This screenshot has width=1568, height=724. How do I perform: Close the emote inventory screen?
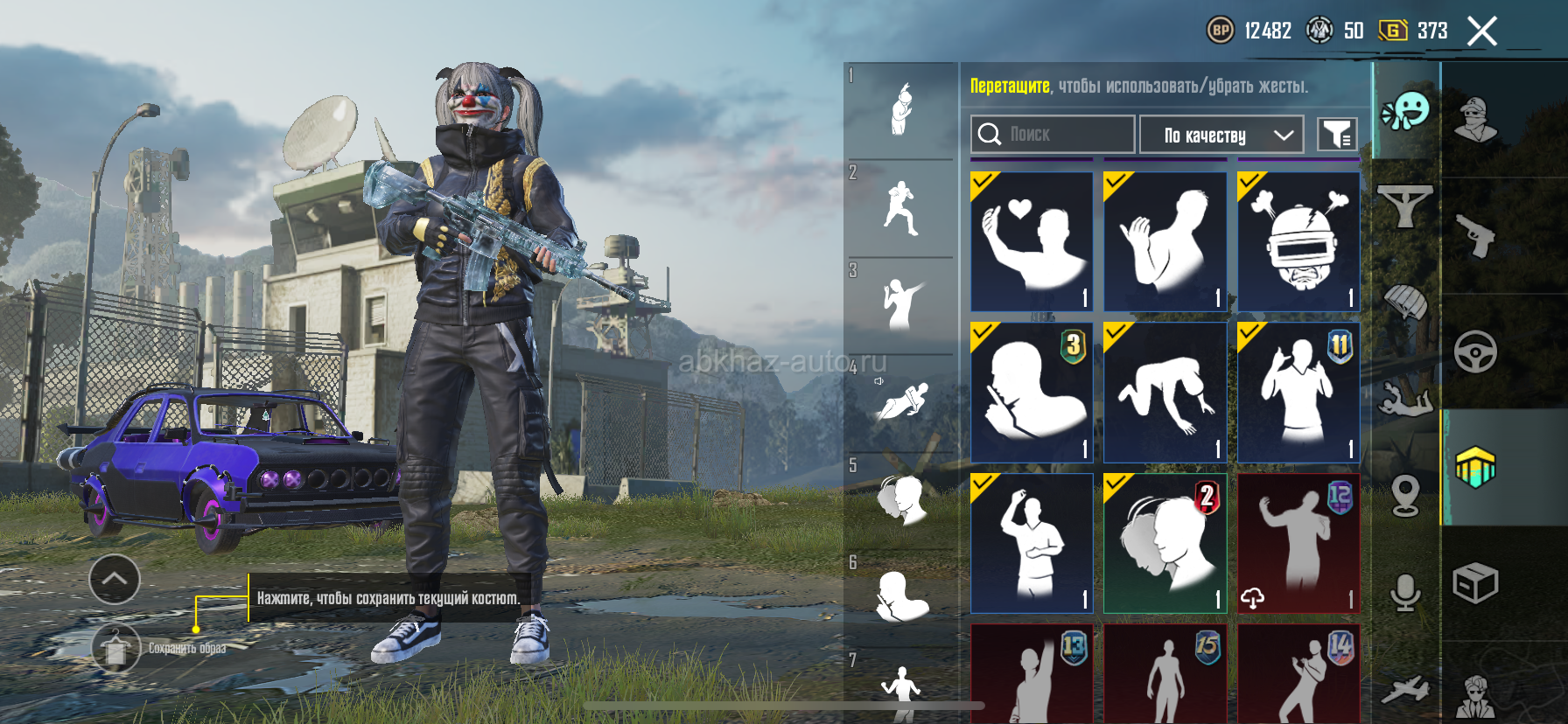coord(1481,31)
